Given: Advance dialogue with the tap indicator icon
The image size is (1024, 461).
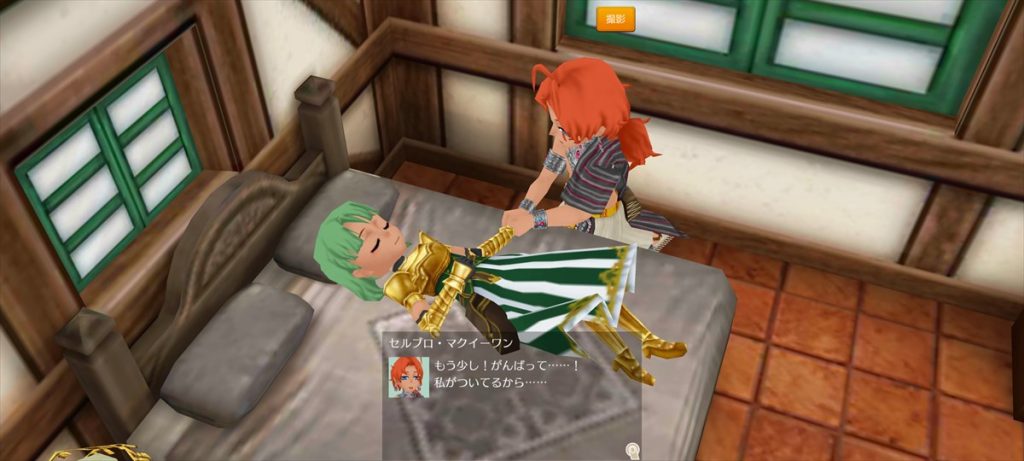Looking at the screenshot, I should pos(631,450).
